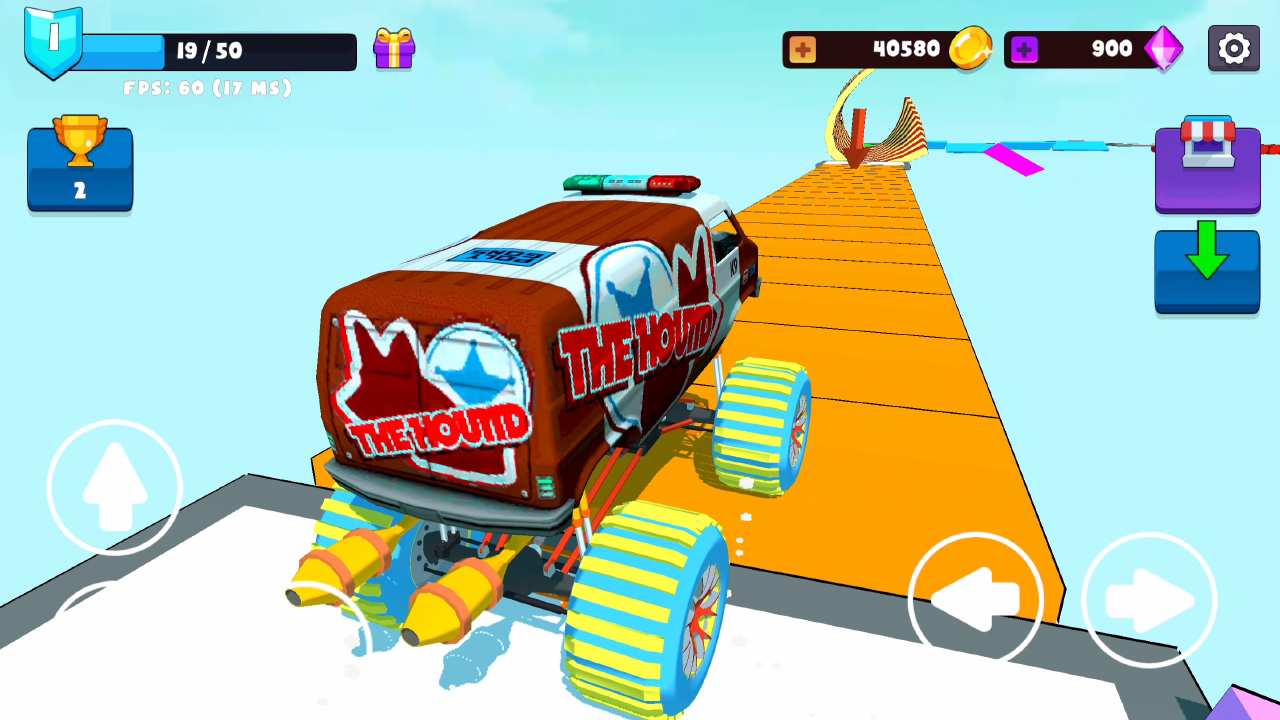Open the settings gear menu
Viewport: 1280px width, 720px height.
coord(1233,47)
